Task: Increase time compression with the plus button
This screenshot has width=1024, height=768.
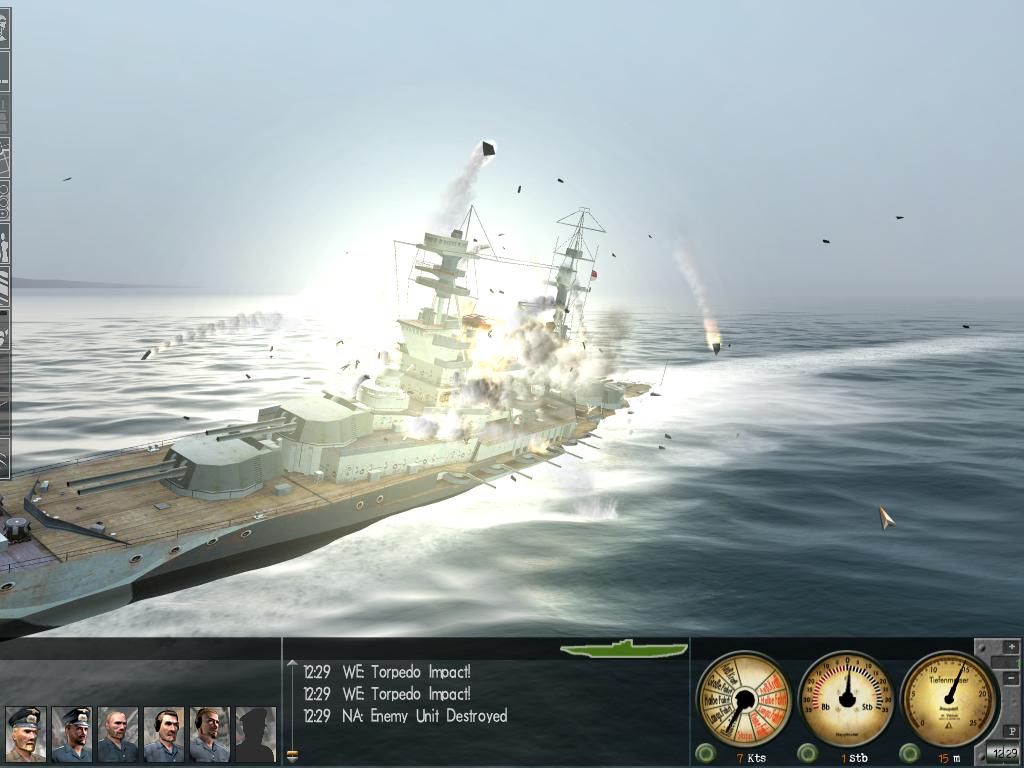Action: [x=1010, y=648]
